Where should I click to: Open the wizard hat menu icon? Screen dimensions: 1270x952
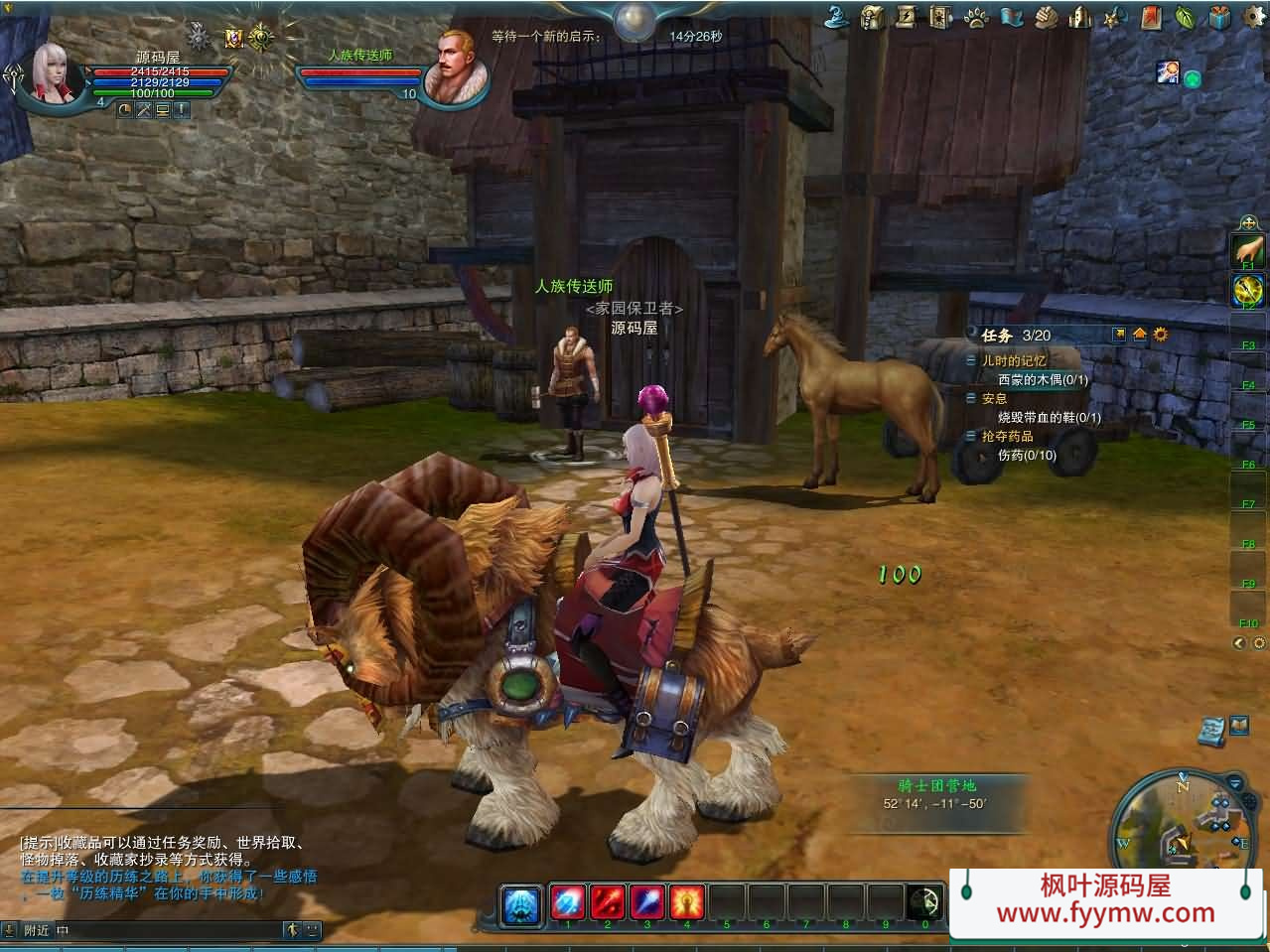[837, 16]
